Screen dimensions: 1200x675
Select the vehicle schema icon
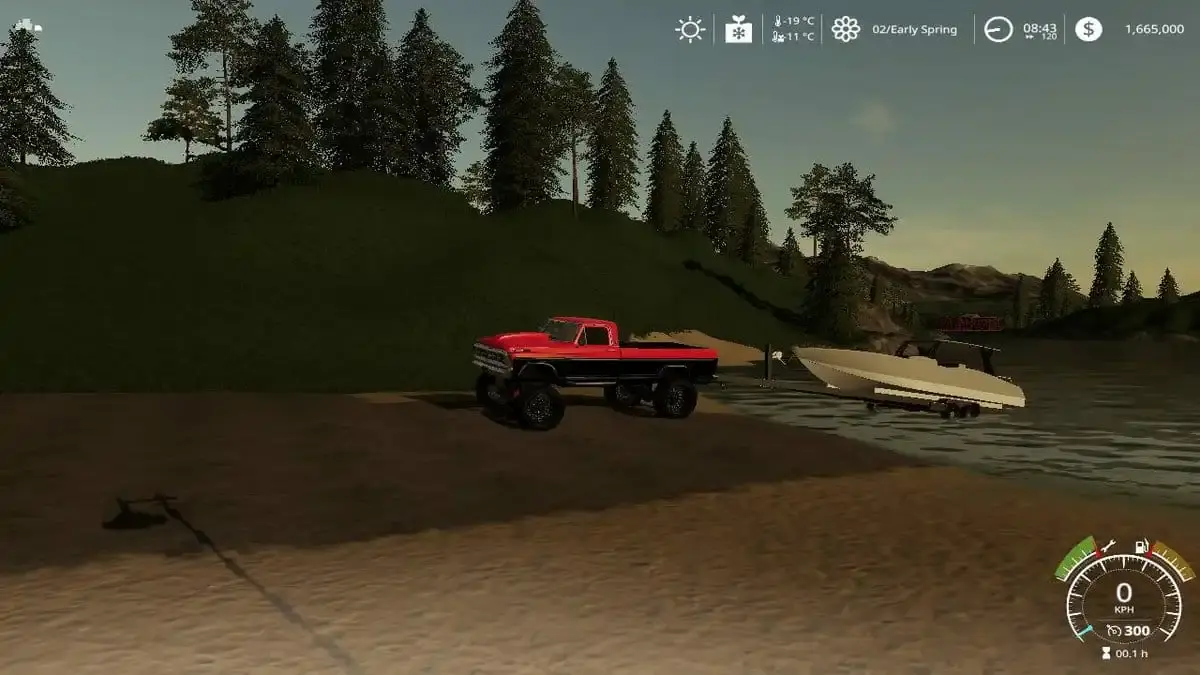pyautogui.click(x=28, y=25)
